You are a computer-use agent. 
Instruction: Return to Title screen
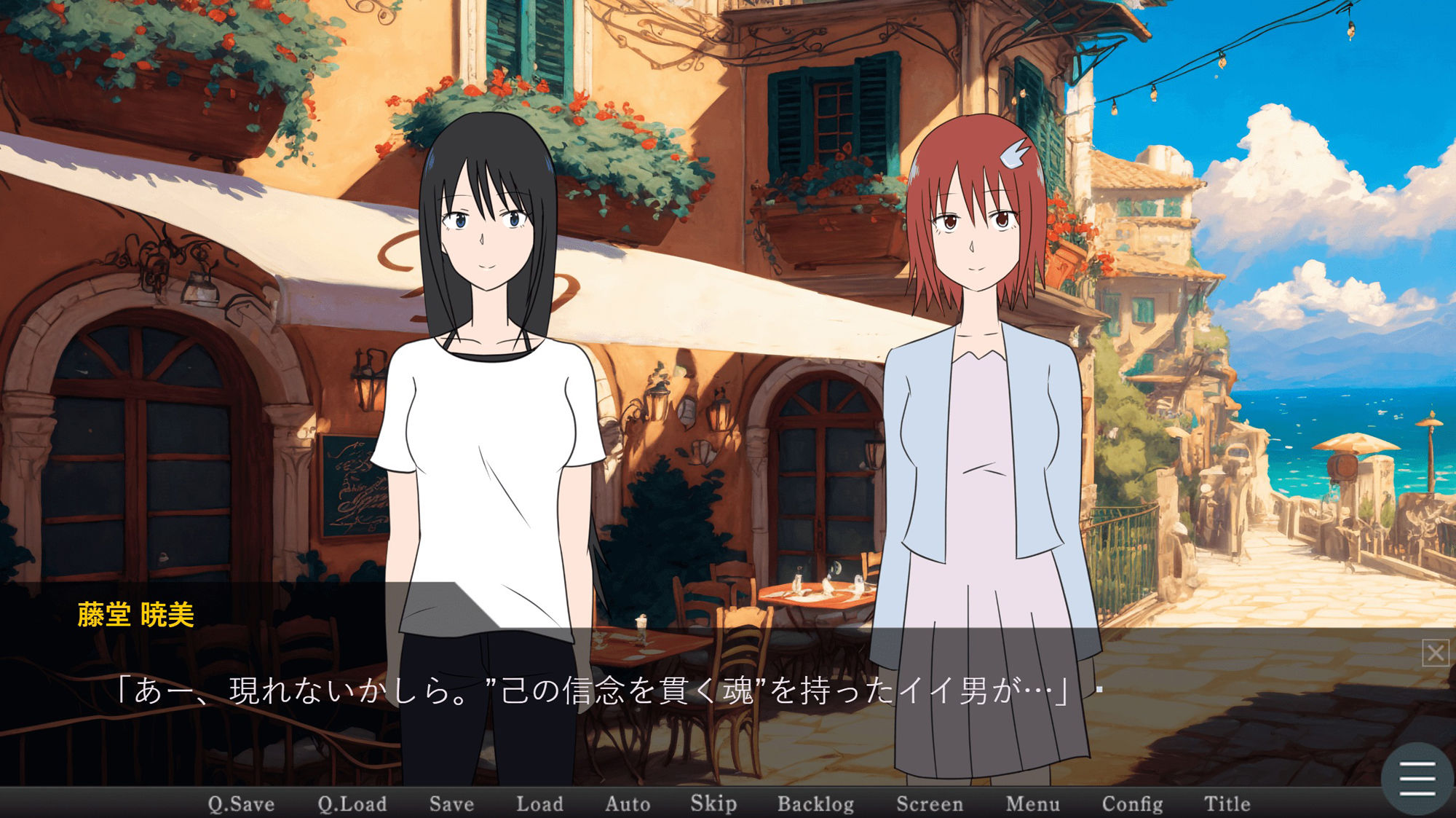[1227, 804]
